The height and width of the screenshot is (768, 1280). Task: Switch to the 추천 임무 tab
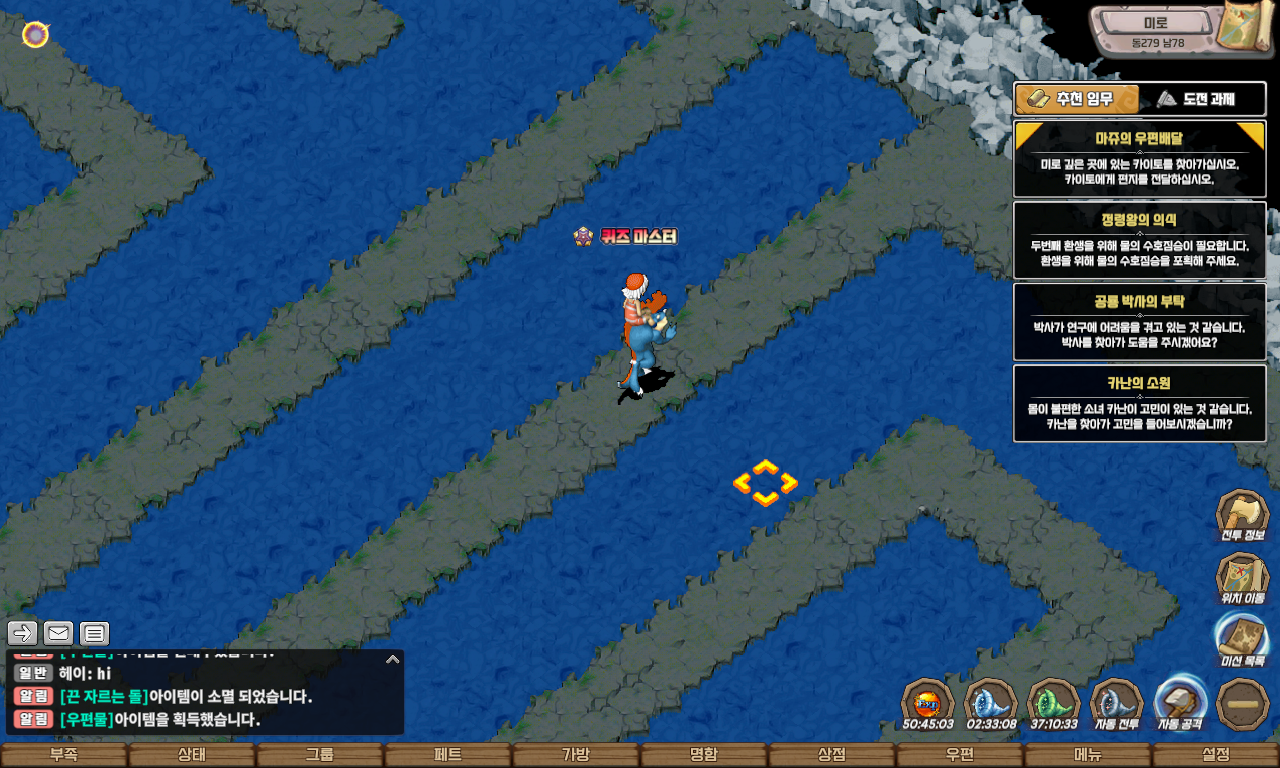pyautogui.click(x=1077, y=99)
